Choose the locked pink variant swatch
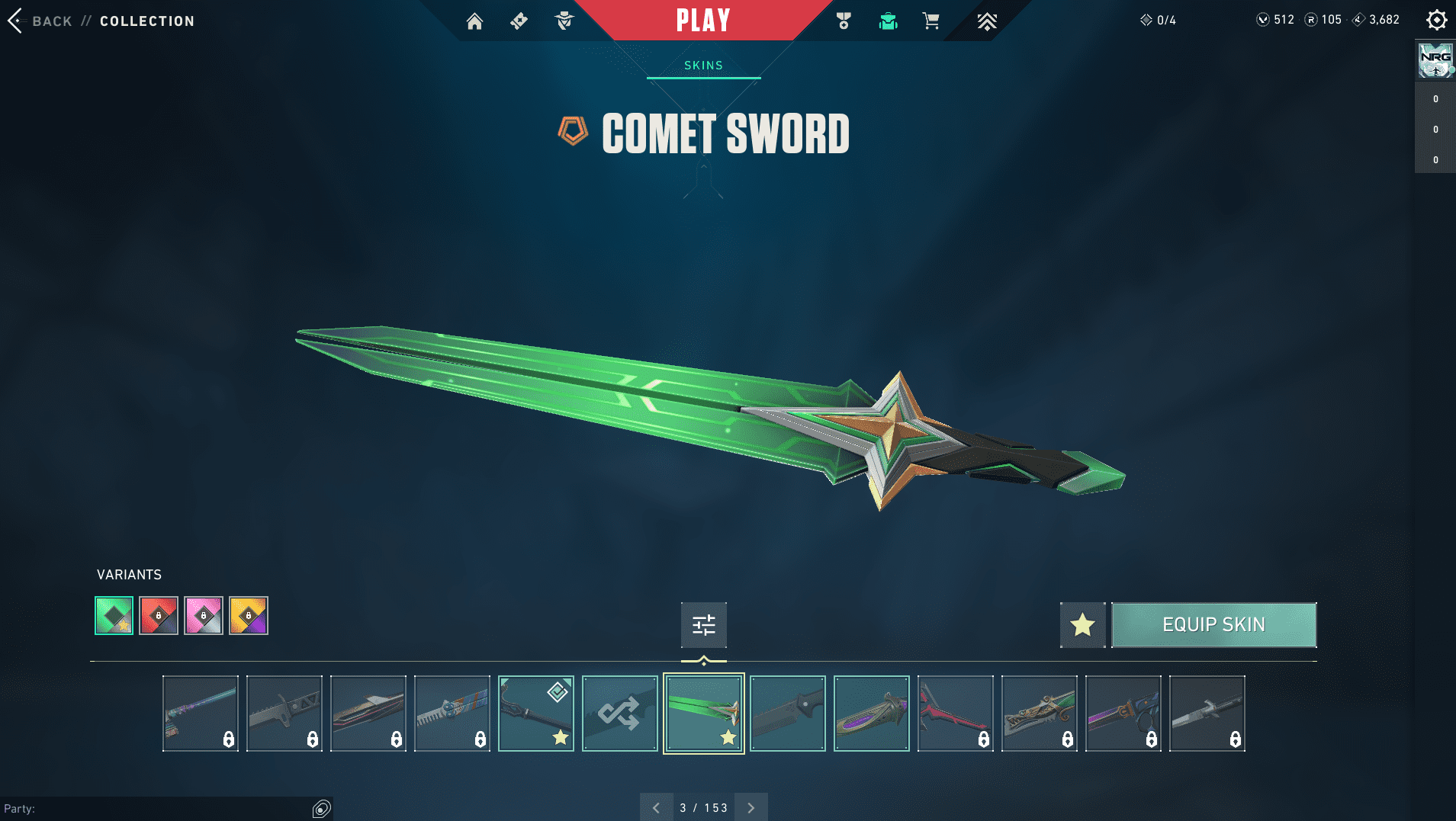Screen dimensions: 1456x821 click(x=204, y=615)
